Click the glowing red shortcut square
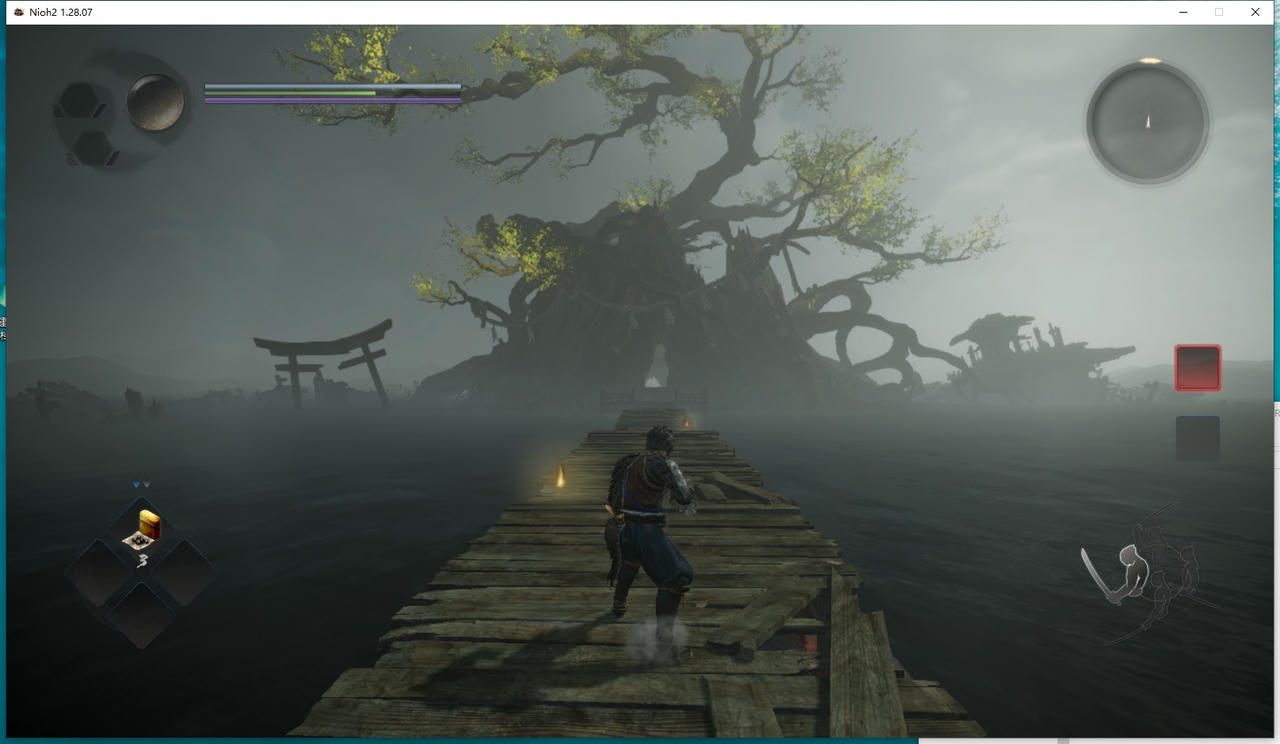1280x744 pixels. click(x=1197, y=367)
